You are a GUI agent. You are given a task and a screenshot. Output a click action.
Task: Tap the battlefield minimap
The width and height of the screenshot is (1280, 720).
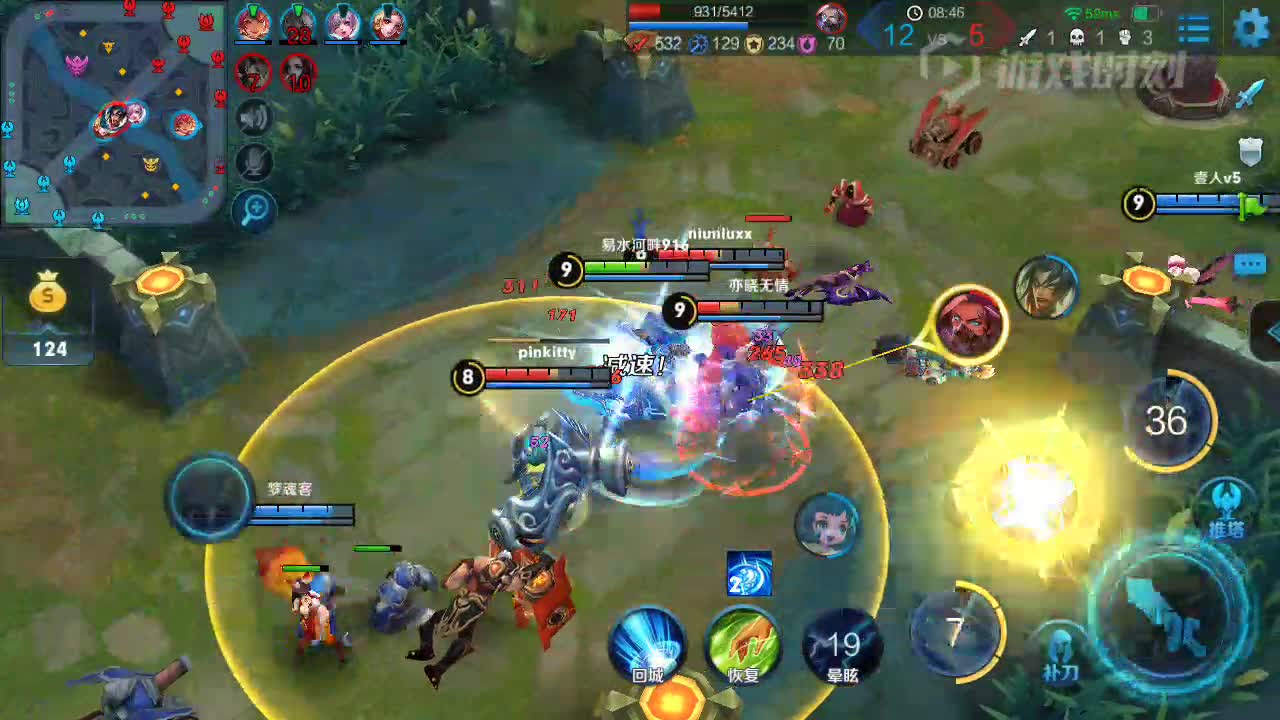[113, 110]
